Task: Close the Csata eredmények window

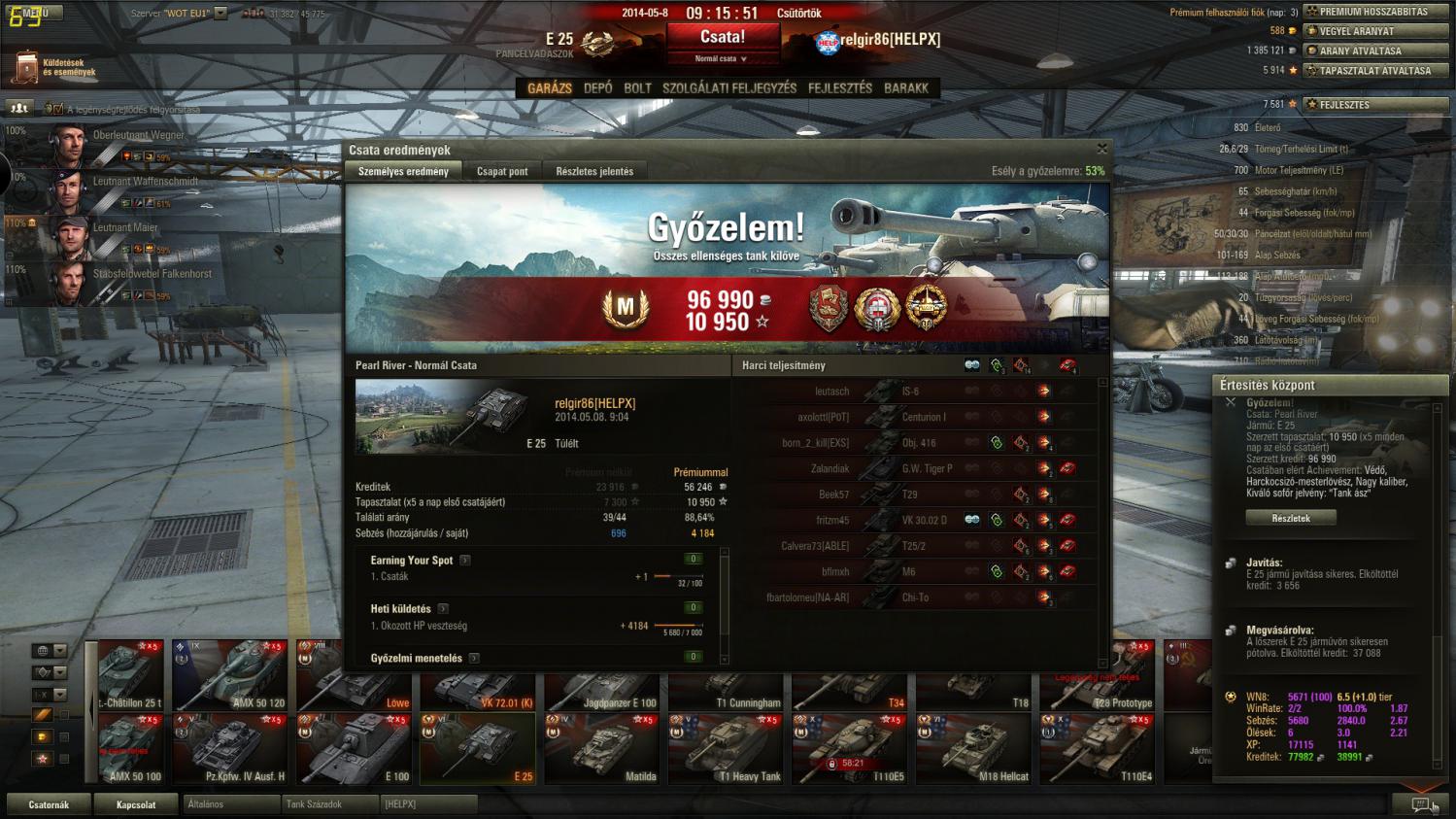Action: tap(1101, 149)
